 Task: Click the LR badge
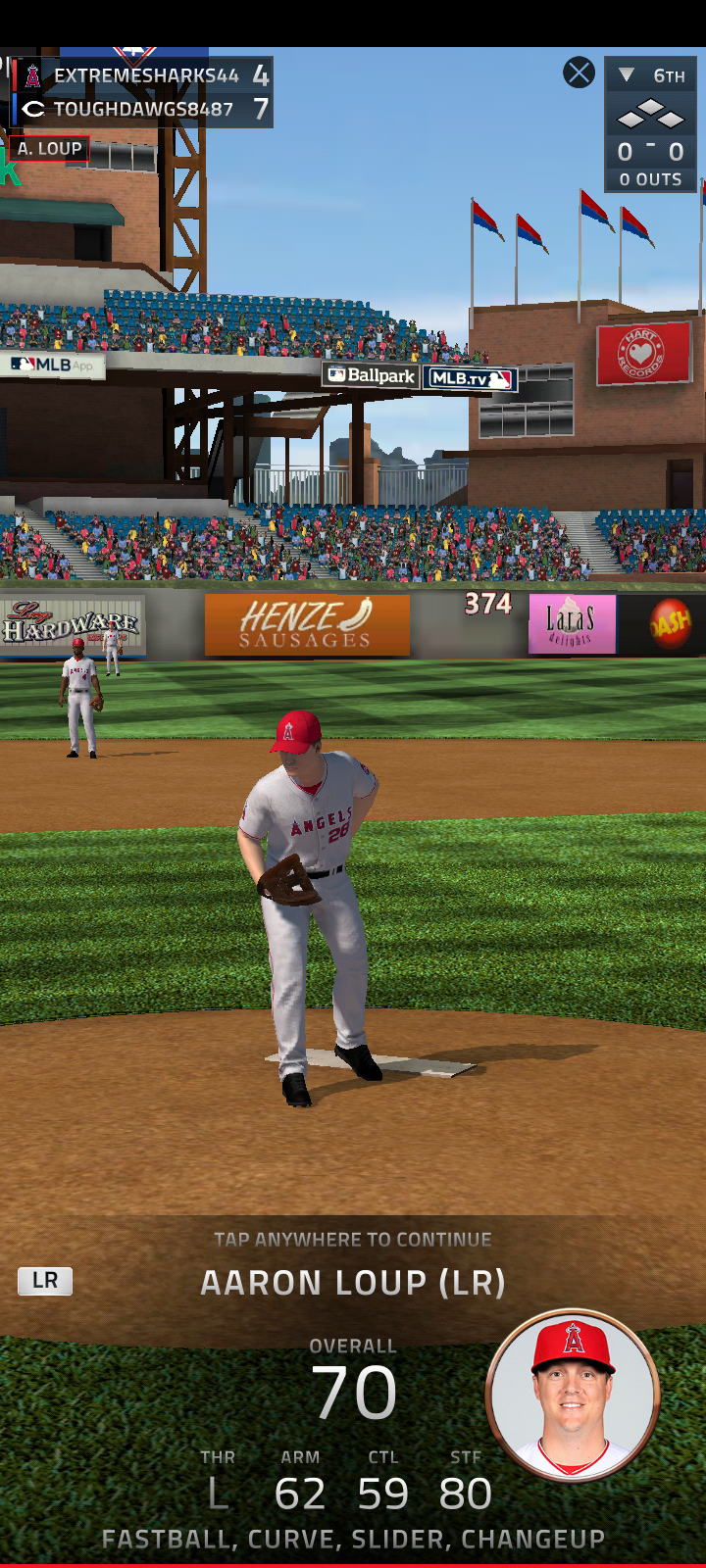[x=45, y=1281]
